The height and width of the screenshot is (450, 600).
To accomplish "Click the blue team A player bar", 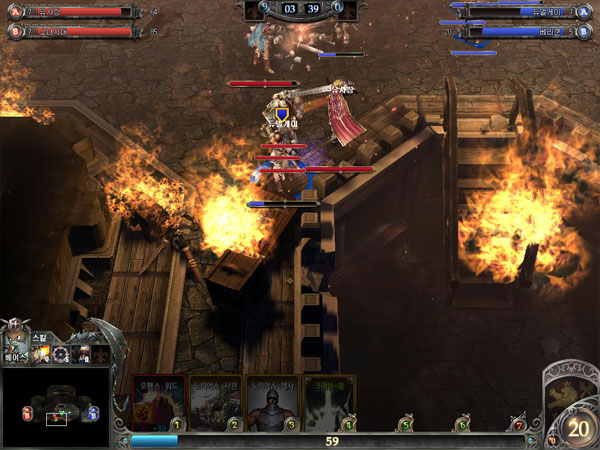I will (520, 12).
